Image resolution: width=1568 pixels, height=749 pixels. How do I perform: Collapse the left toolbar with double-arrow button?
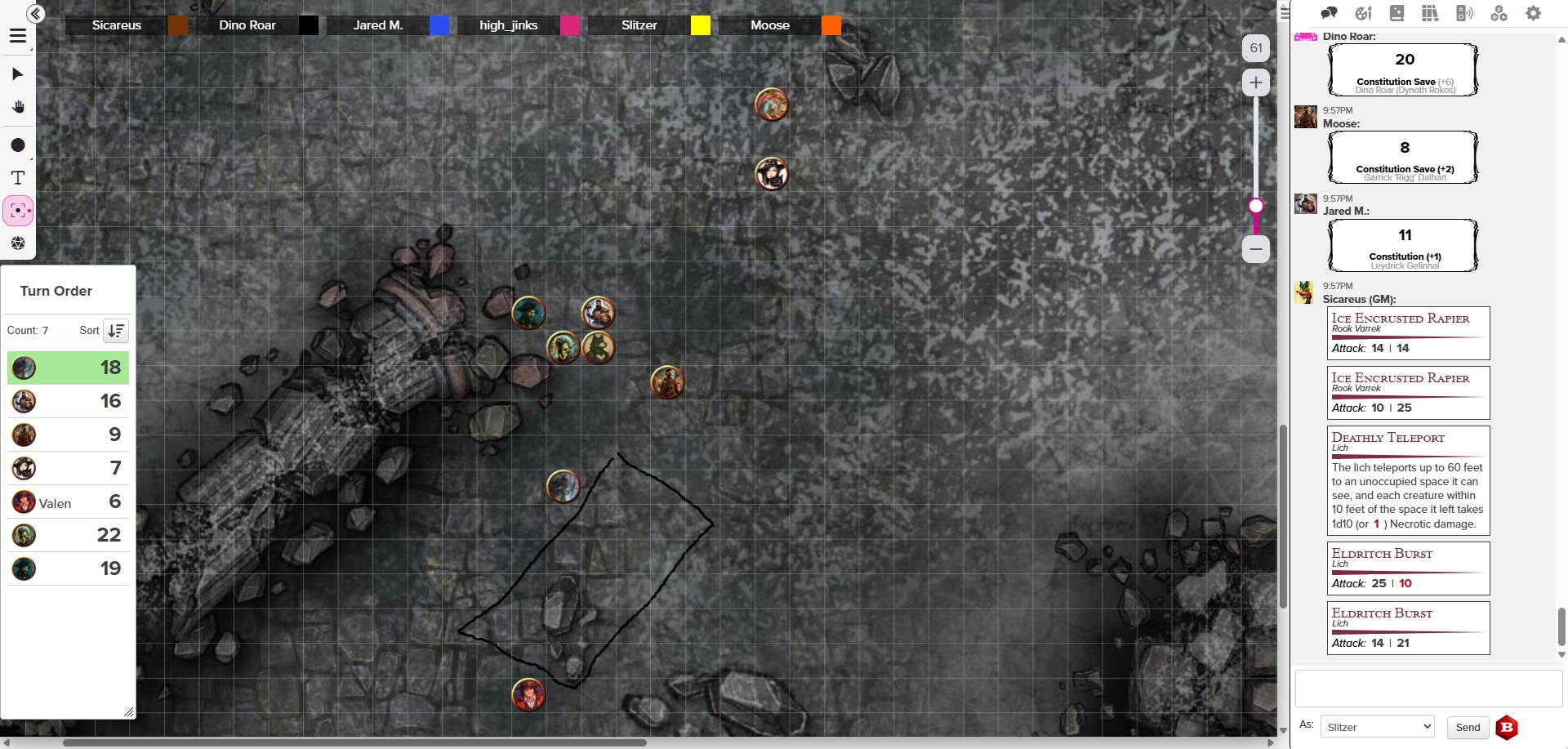pos(35,13)
